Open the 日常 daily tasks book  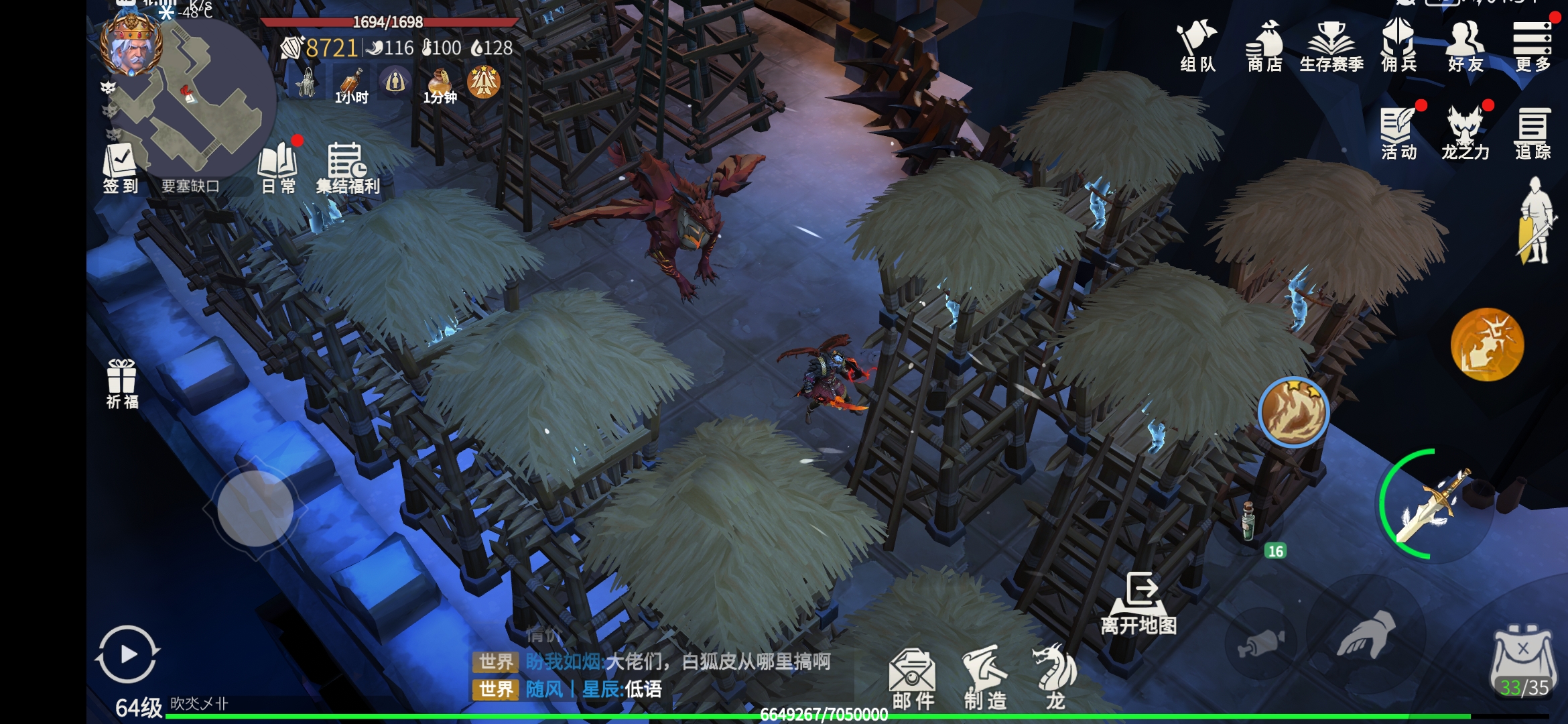tap(278, 168)
